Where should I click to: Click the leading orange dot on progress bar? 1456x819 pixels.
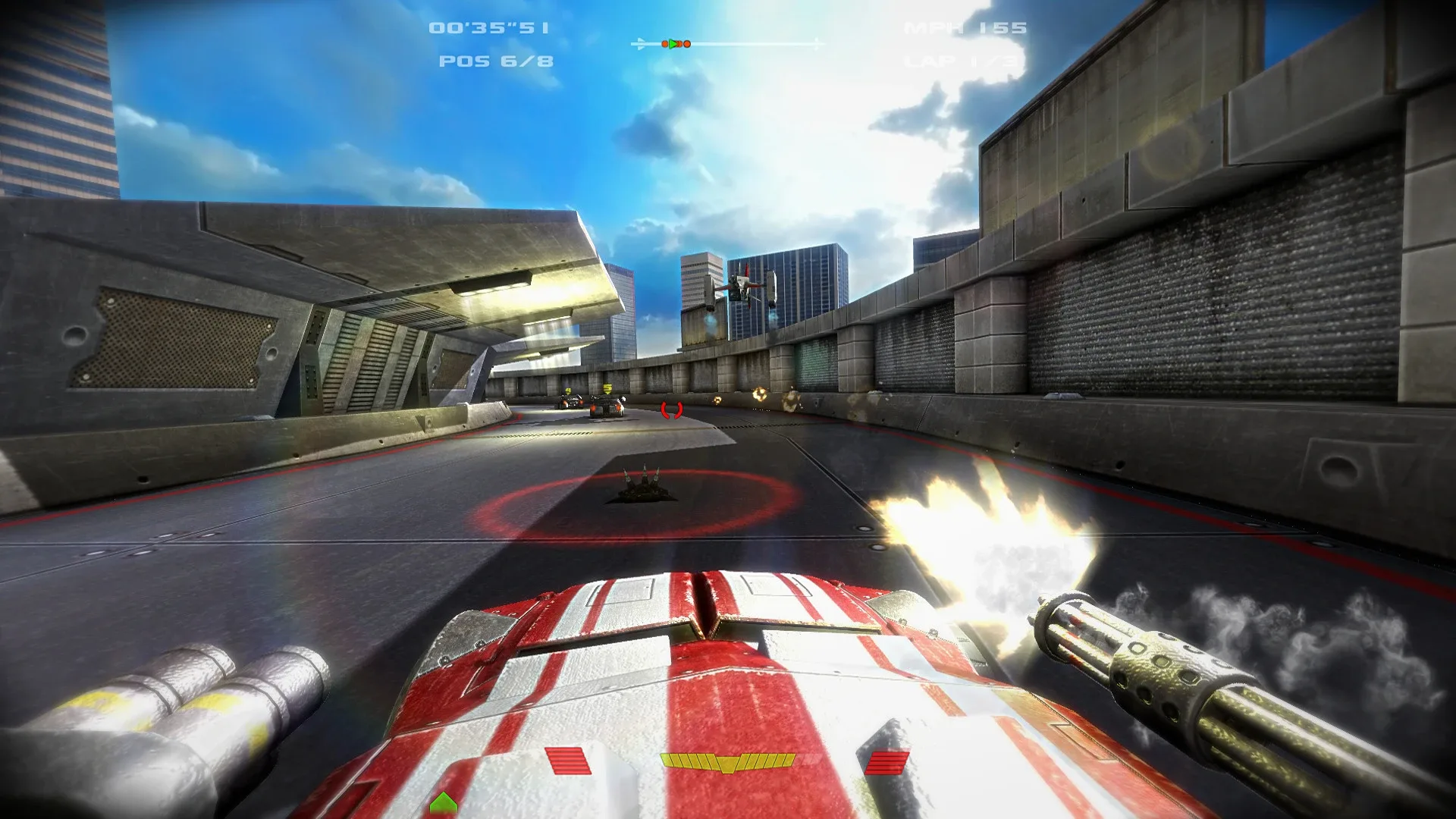pyautogui.click(x=687, y=44)
